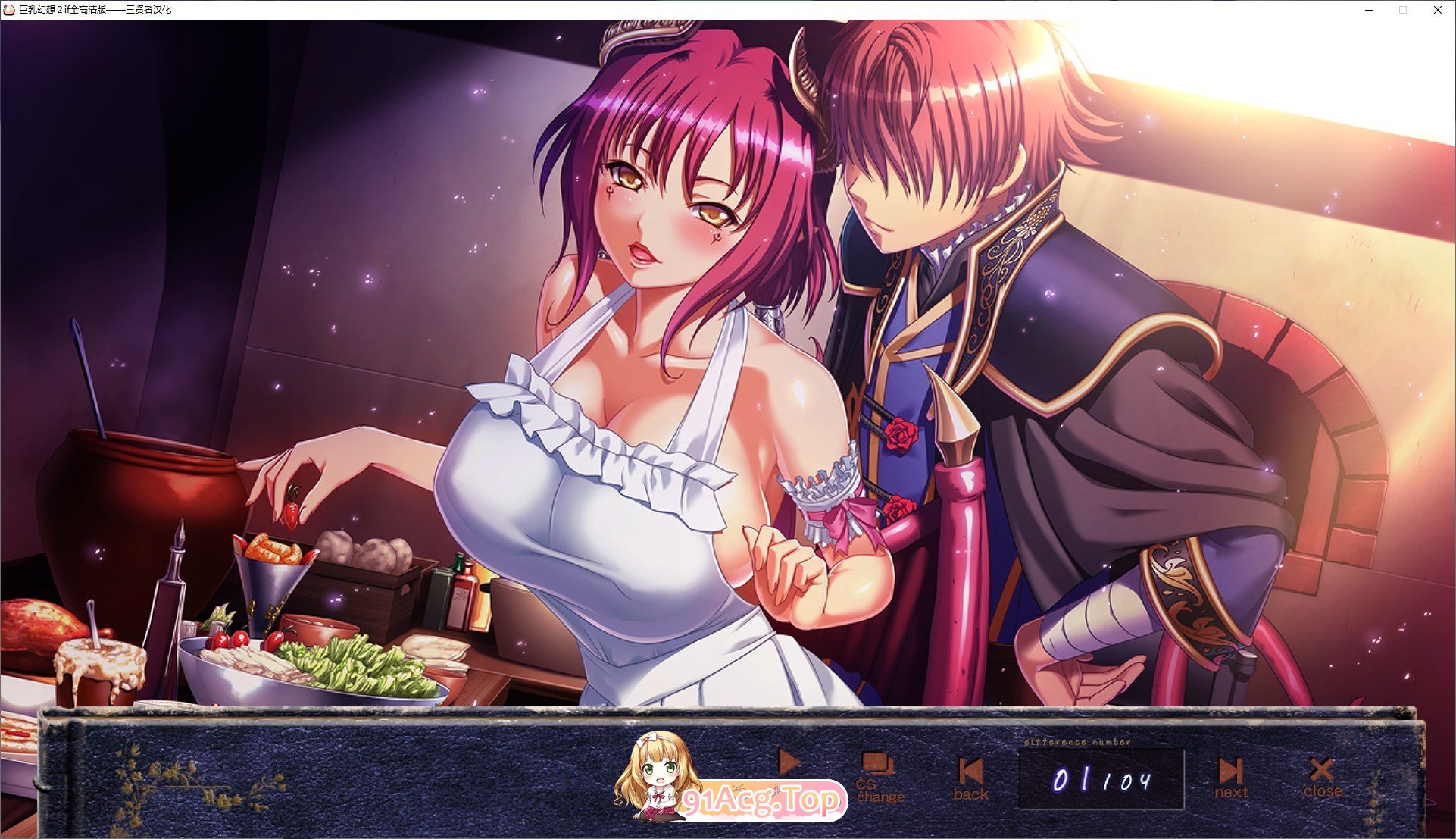The width and height of the screenshot is (1456, 839).
Task: Click the CG change button
Action: (880, 778)
